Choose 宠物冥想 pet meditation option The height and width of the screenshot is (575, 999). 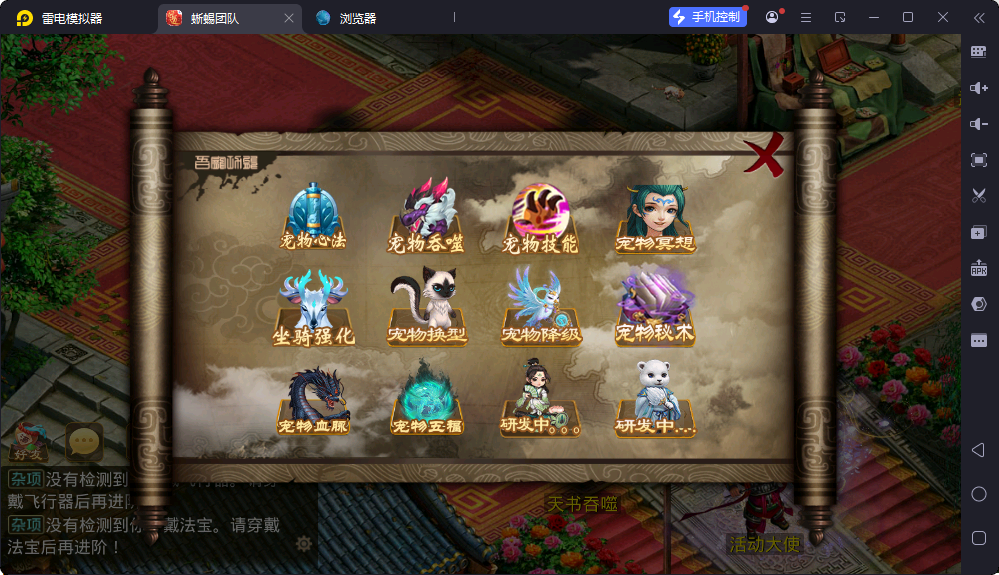(x=655, y=216)
